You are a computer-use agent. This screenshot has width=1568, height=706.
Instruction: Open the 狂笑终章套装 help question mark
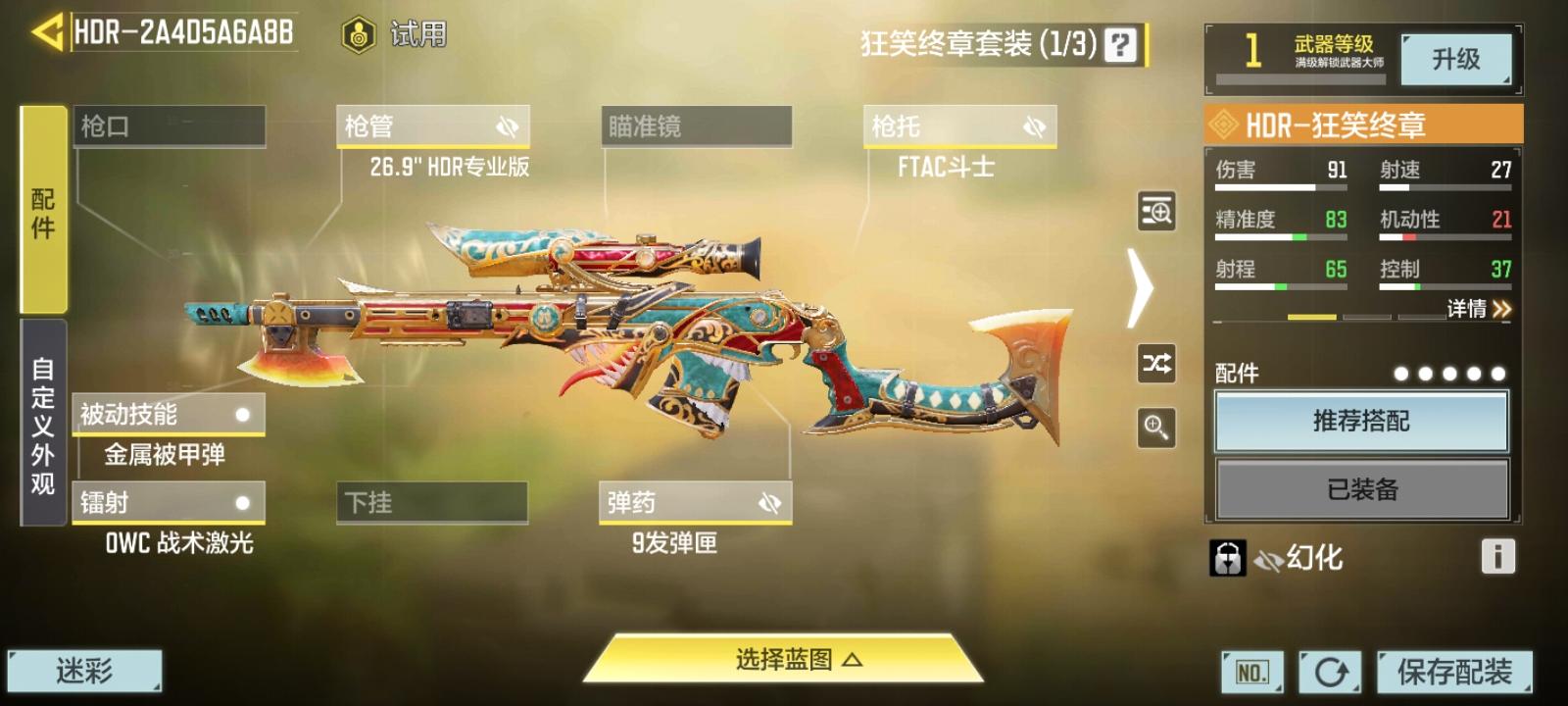(1118, 41)
